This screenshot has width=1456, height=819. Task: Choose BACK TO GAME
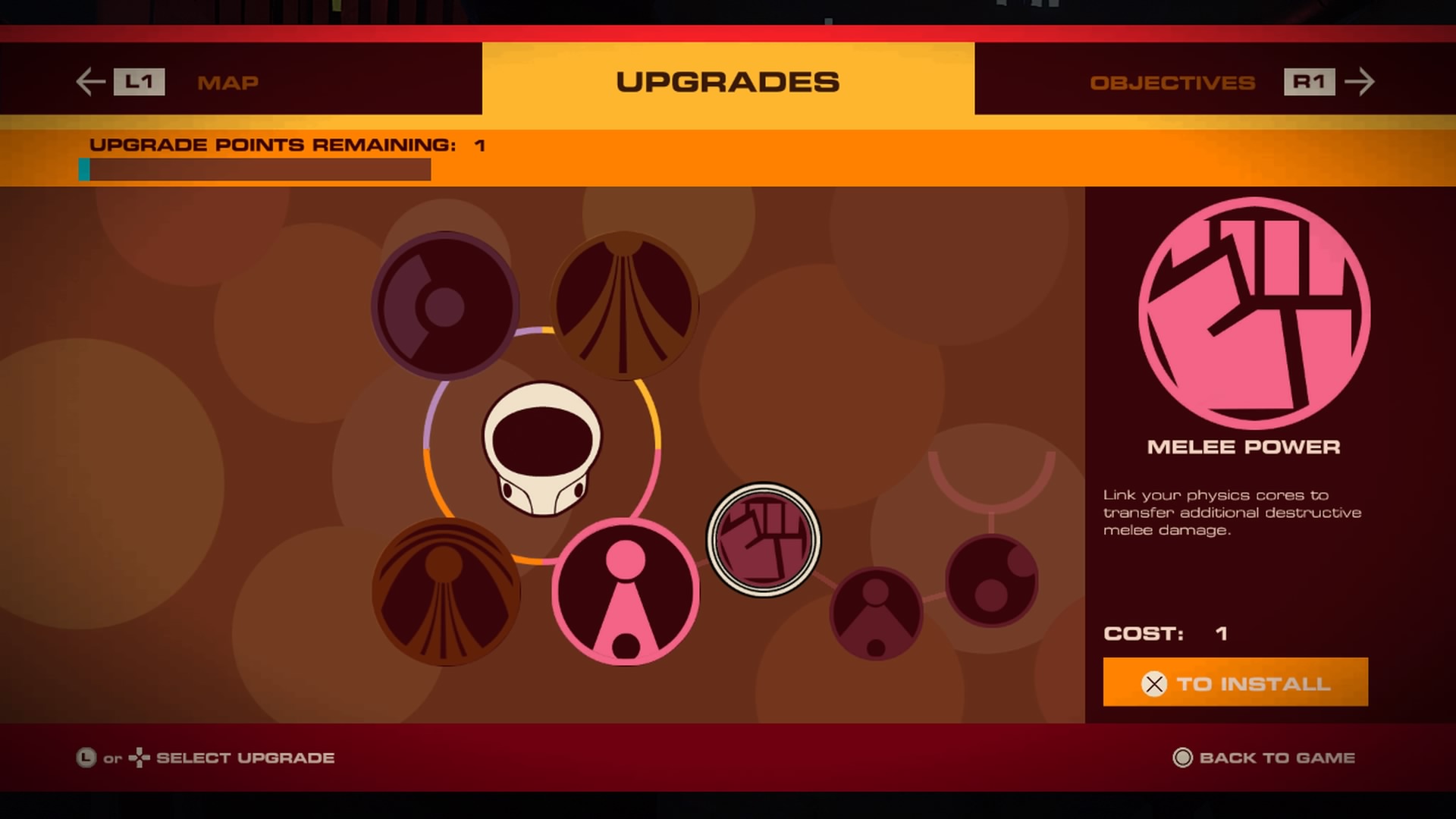(1274, 757)
